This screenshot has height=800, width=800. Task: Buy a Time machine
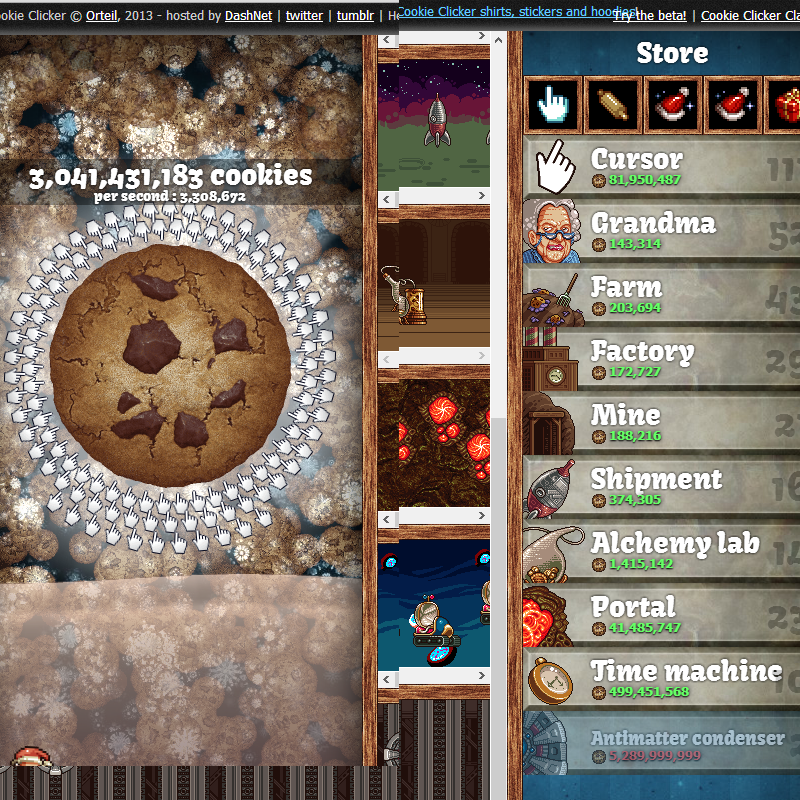(x=660, y=679)
